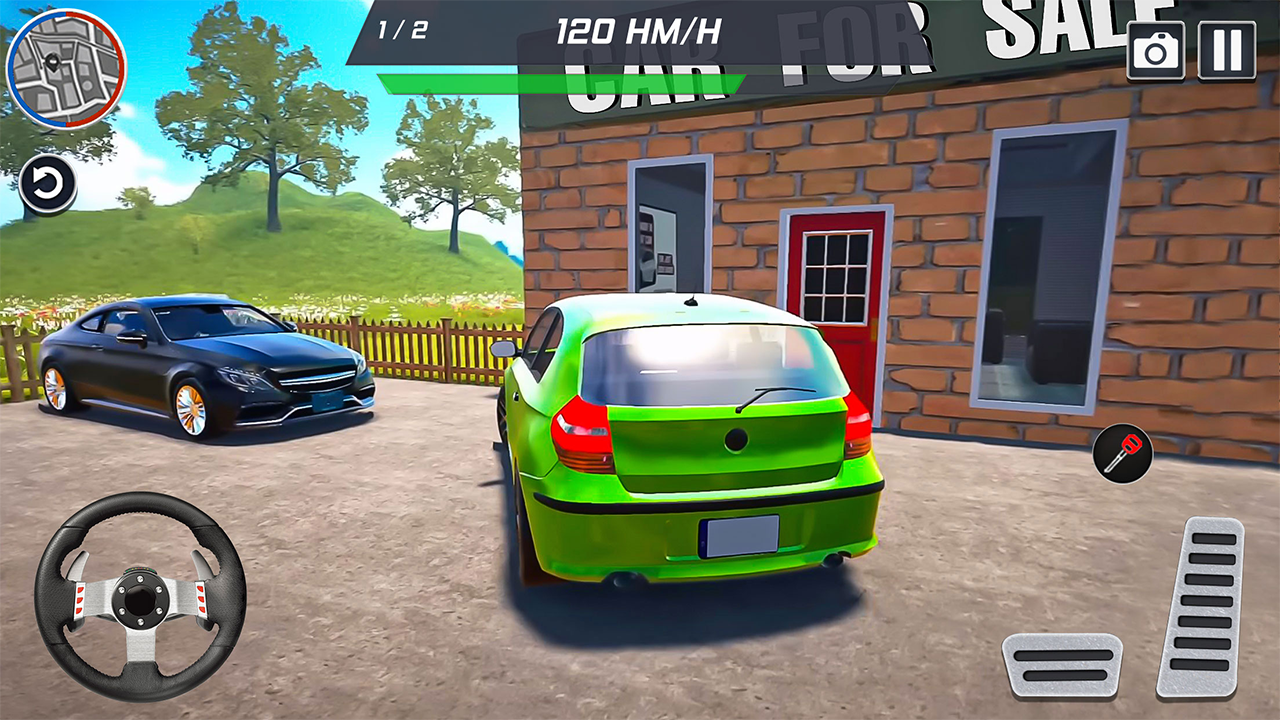Image resolution: width=1280 pixels, height=720 pixels.
Task: Tap the location pin on the minimap
Action: click(50, 62)
